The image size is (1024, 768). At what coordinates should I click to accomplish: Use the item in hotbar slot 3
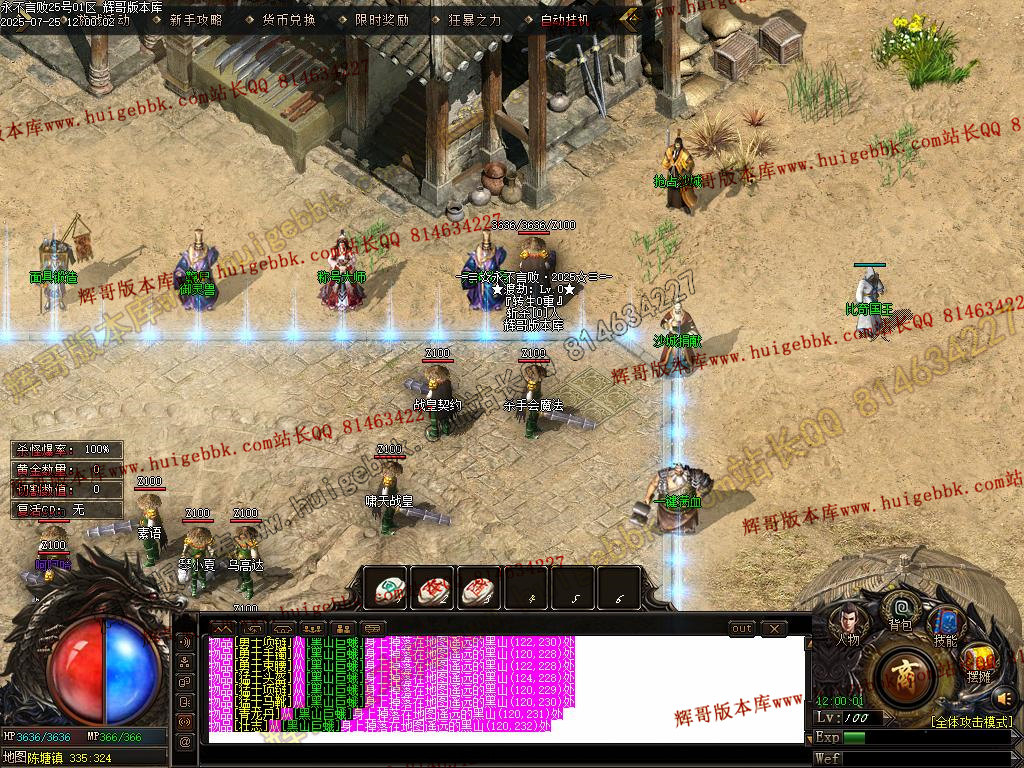point(479,589)
